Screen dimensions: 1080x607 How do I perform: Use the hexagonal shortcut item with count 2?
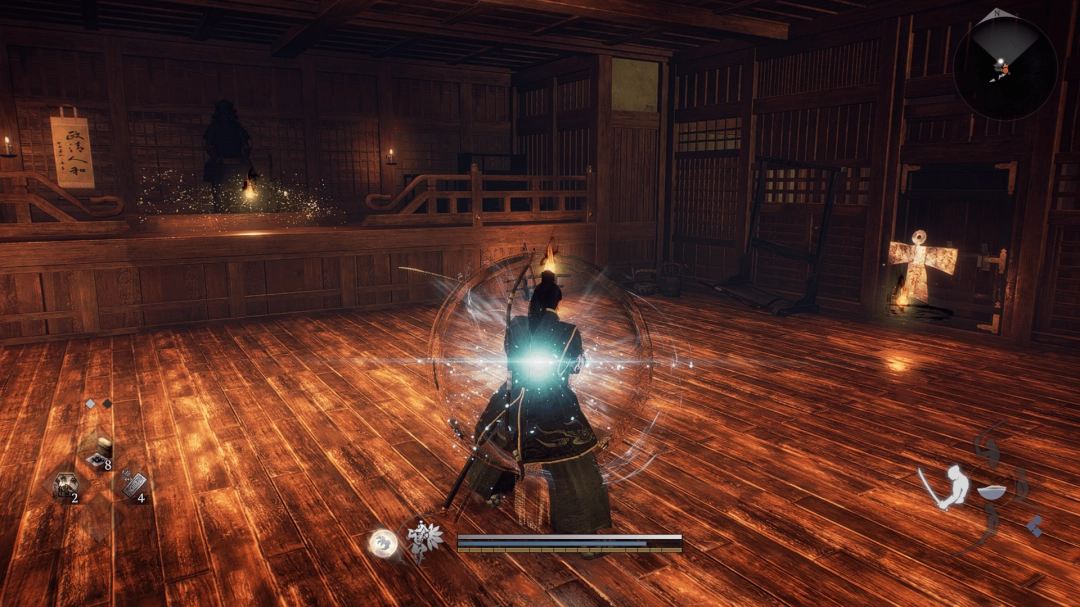coord(66,487)
